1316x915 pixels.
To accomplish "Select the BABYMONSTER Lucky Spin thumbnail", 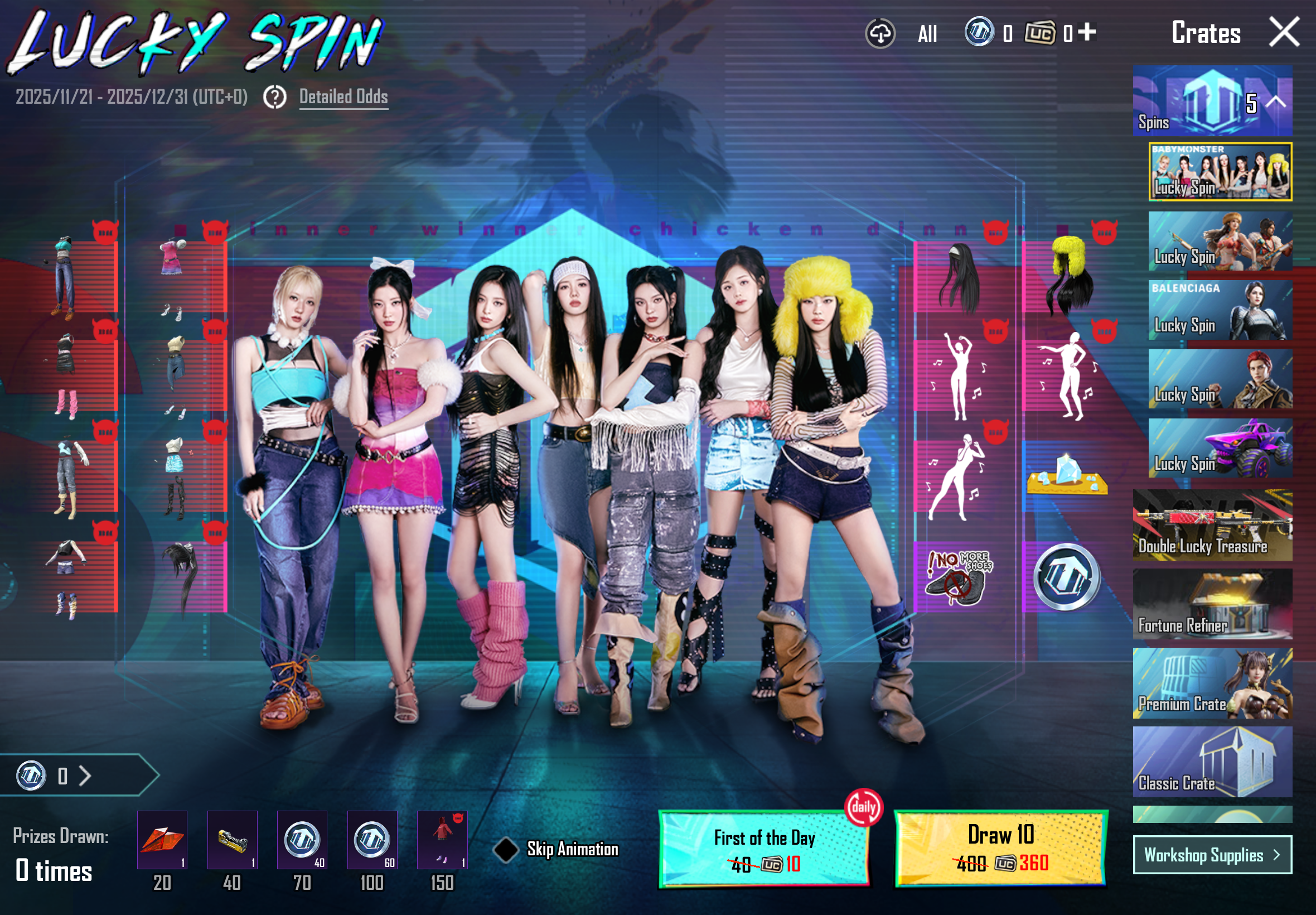I will click(1220, 172).
